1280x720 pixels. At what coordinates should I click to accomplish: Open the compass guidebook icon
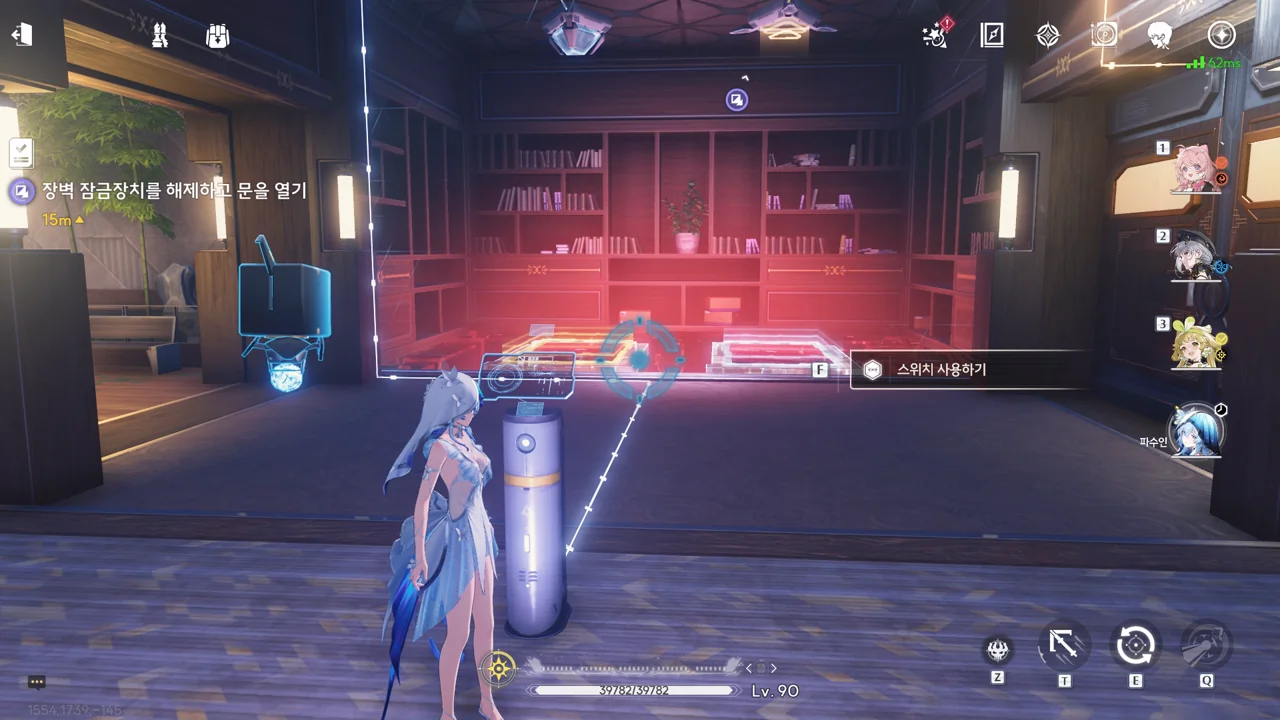coord(991,35)
